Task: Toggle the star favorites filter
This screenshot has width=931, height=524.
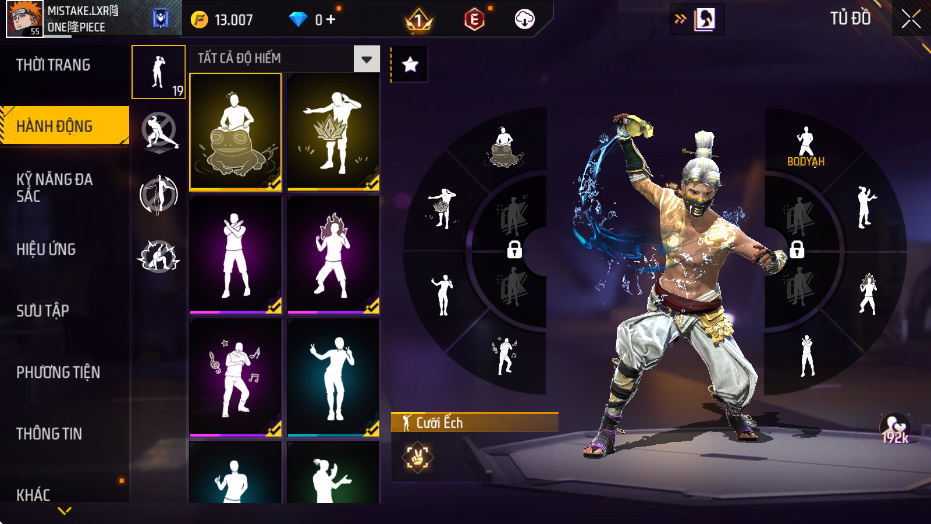Action: click(409, 65)
